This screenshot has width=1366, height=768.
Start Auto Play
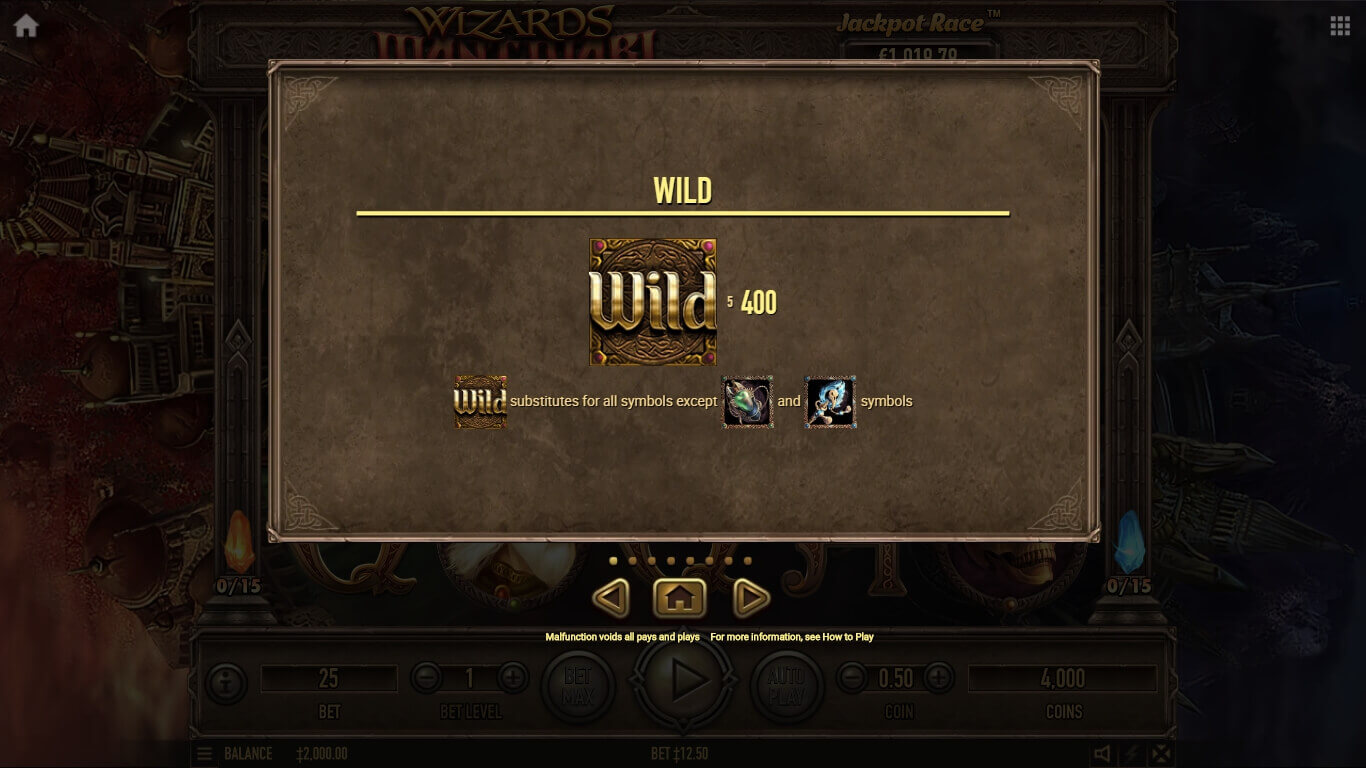pos(786,685)
